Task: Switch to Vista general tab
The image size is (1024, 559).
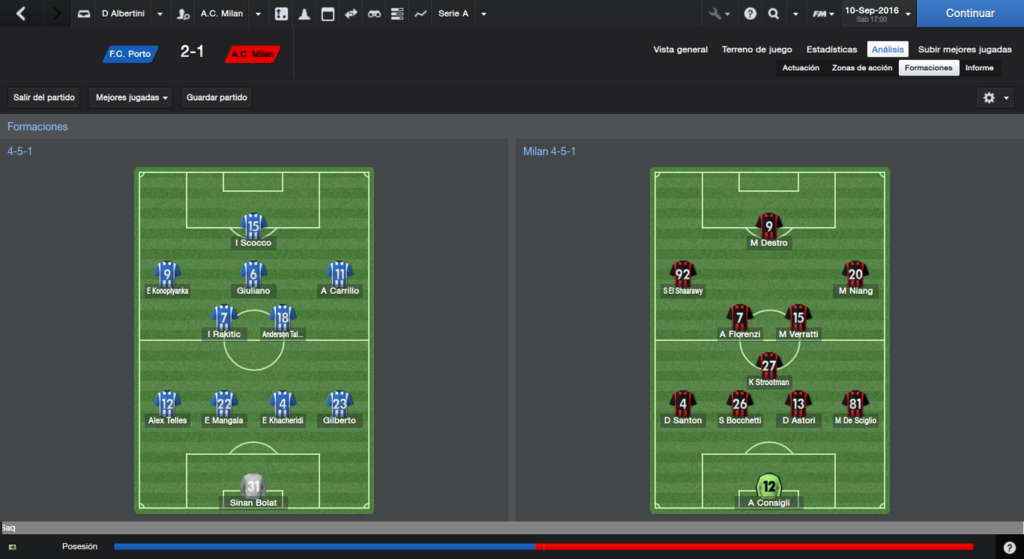Action: 680,49
